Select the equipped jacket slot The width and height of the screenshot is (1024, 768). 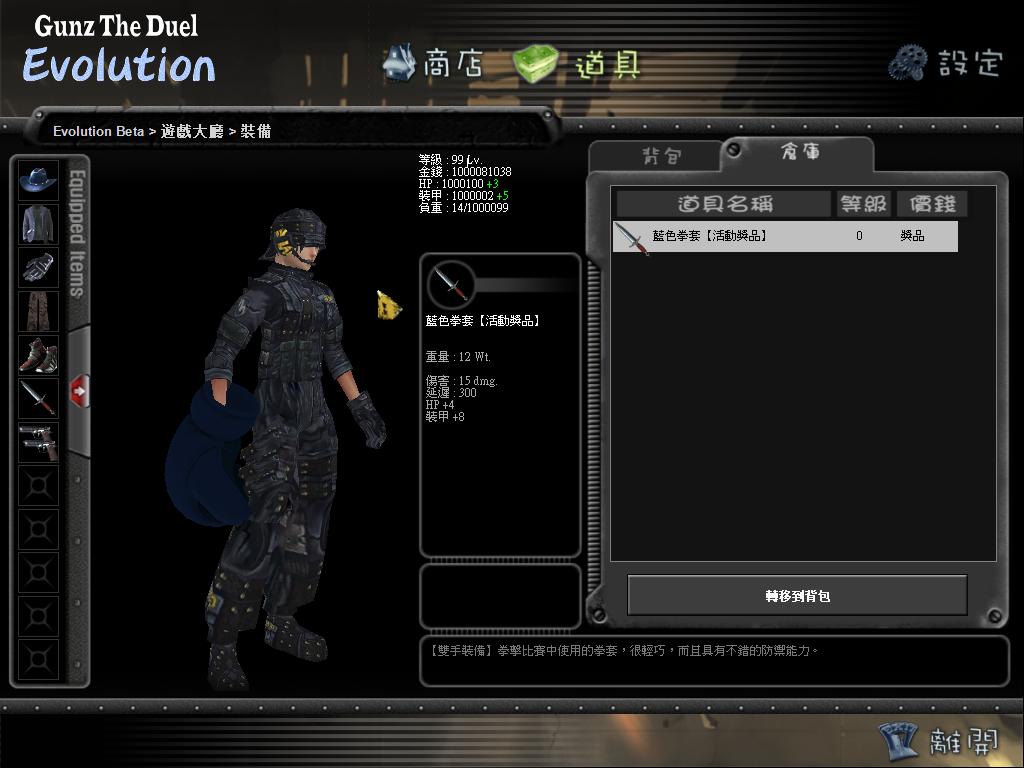click(39, 224)
